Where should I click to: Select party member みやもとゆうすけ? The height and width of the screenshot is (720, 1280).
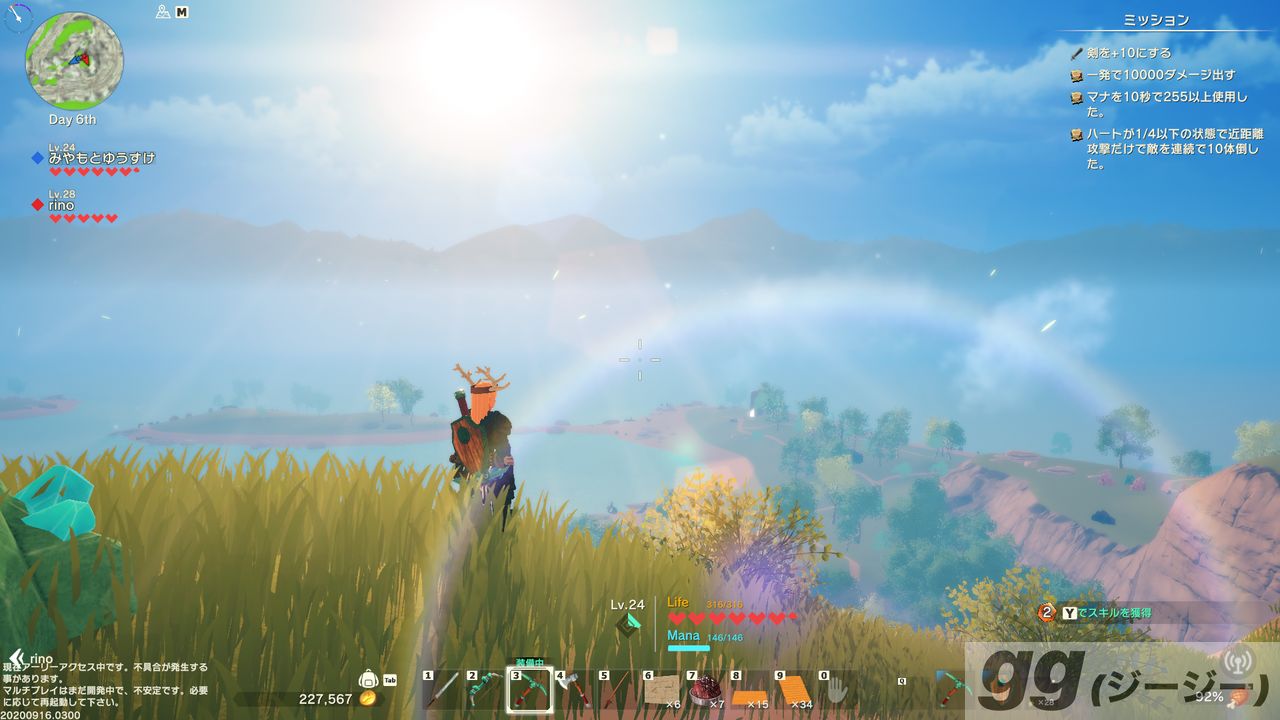101,158
